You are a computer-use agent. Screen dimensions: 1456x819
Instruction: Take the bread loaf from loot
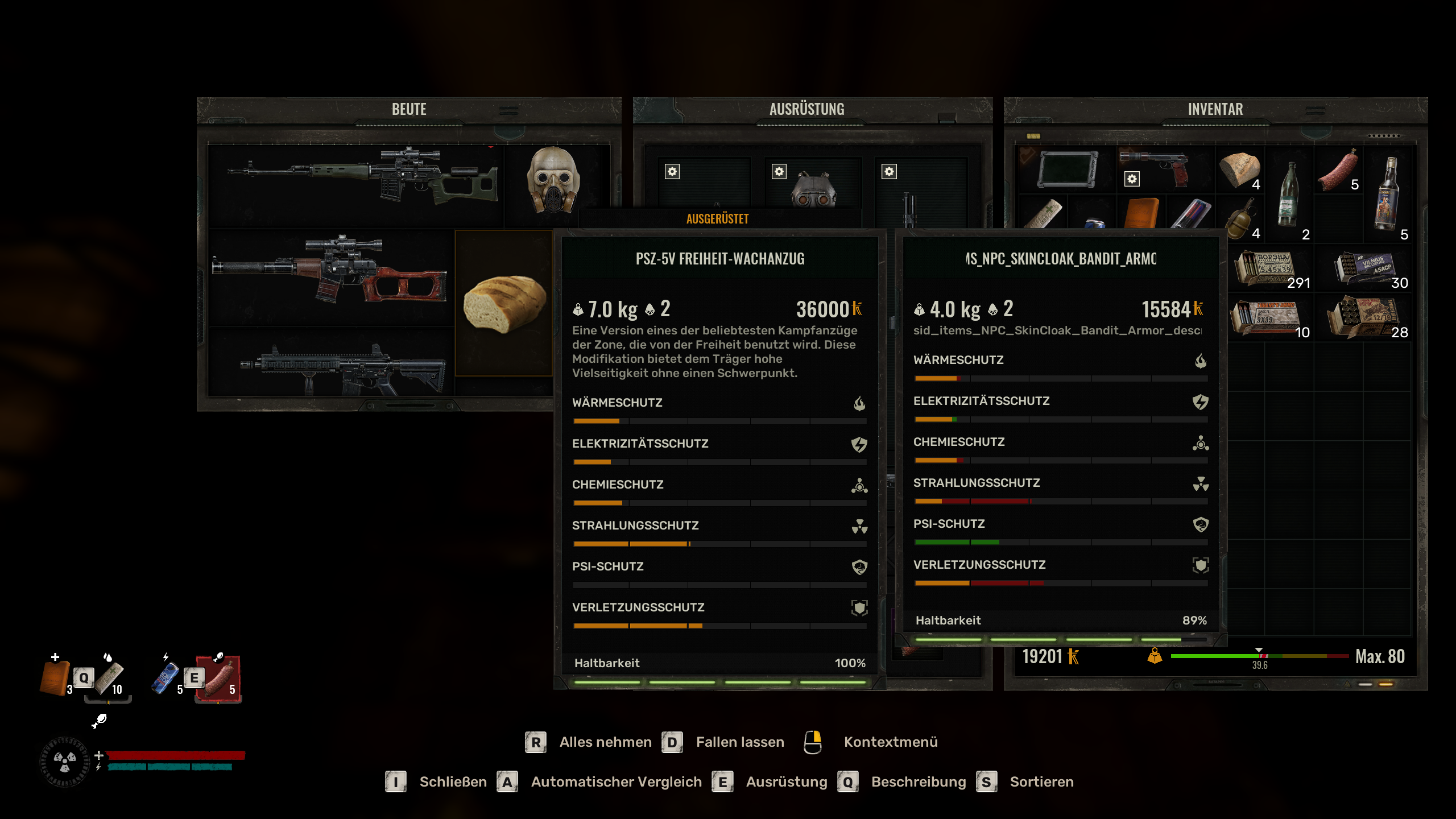504,303
